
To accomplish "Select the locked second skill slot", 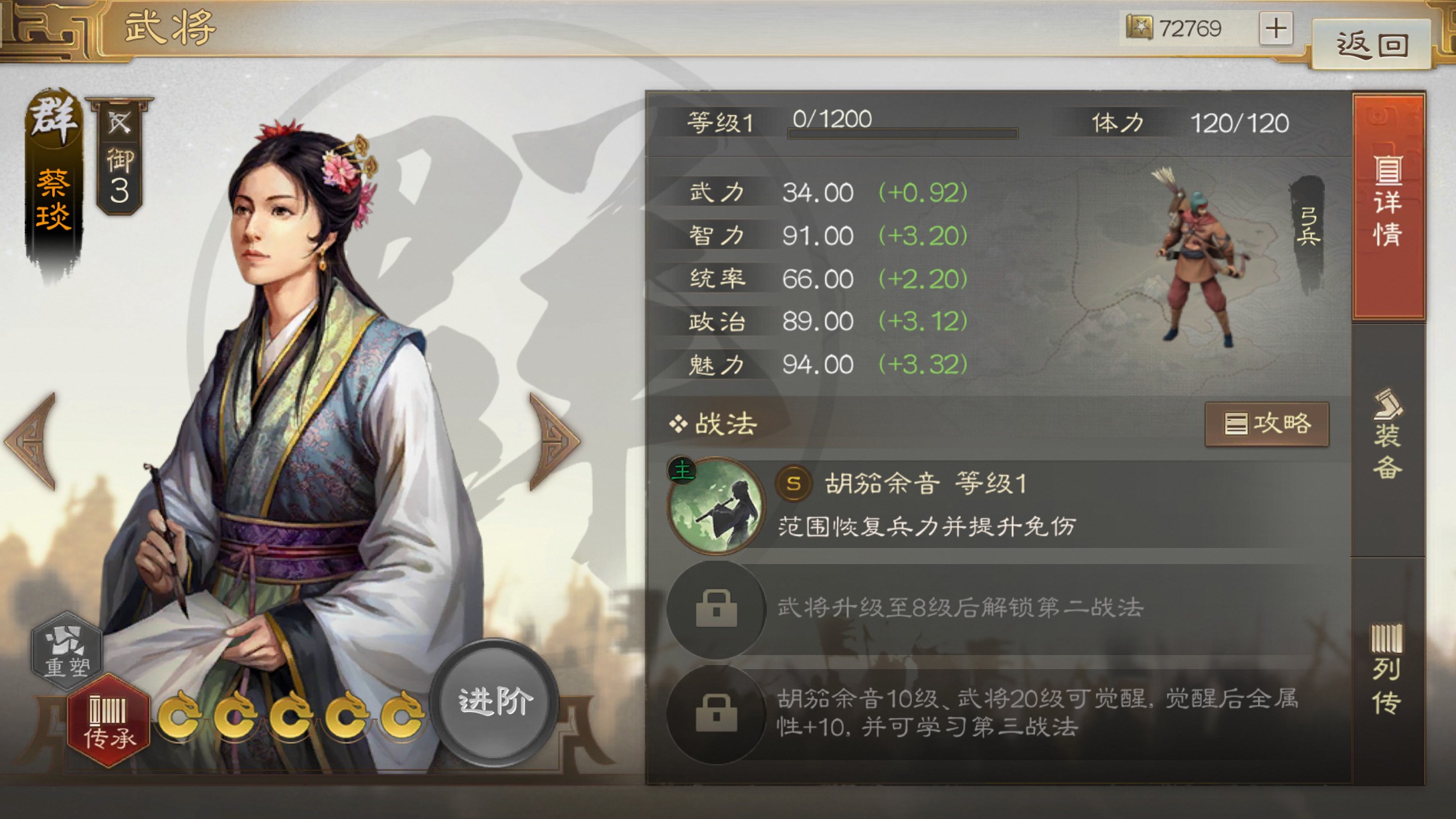I will [x=716, y=608].
